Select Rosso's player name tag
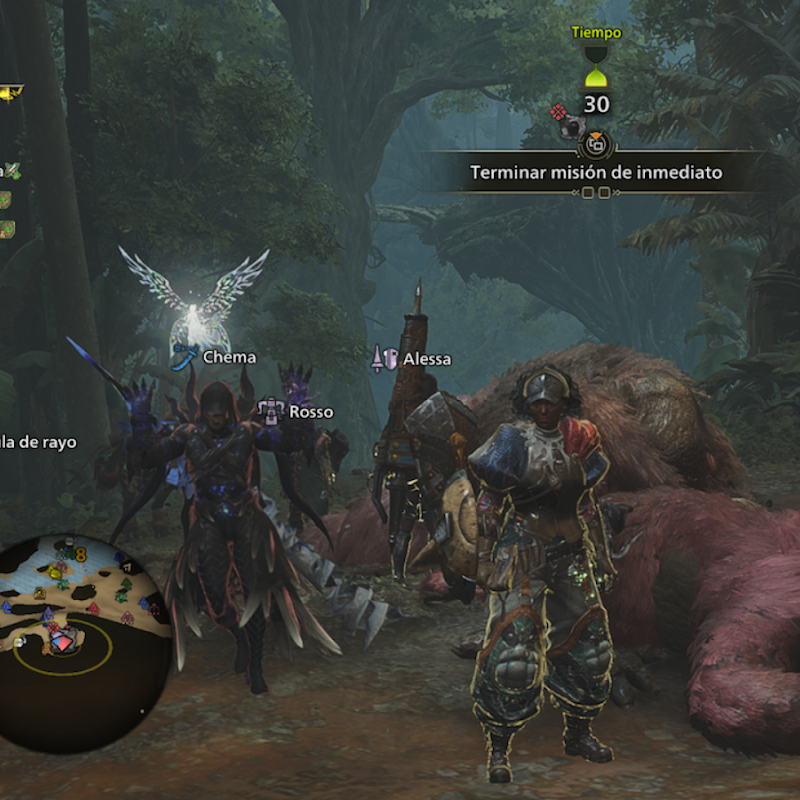Screen dimensions: 800x800 point(310,411)
